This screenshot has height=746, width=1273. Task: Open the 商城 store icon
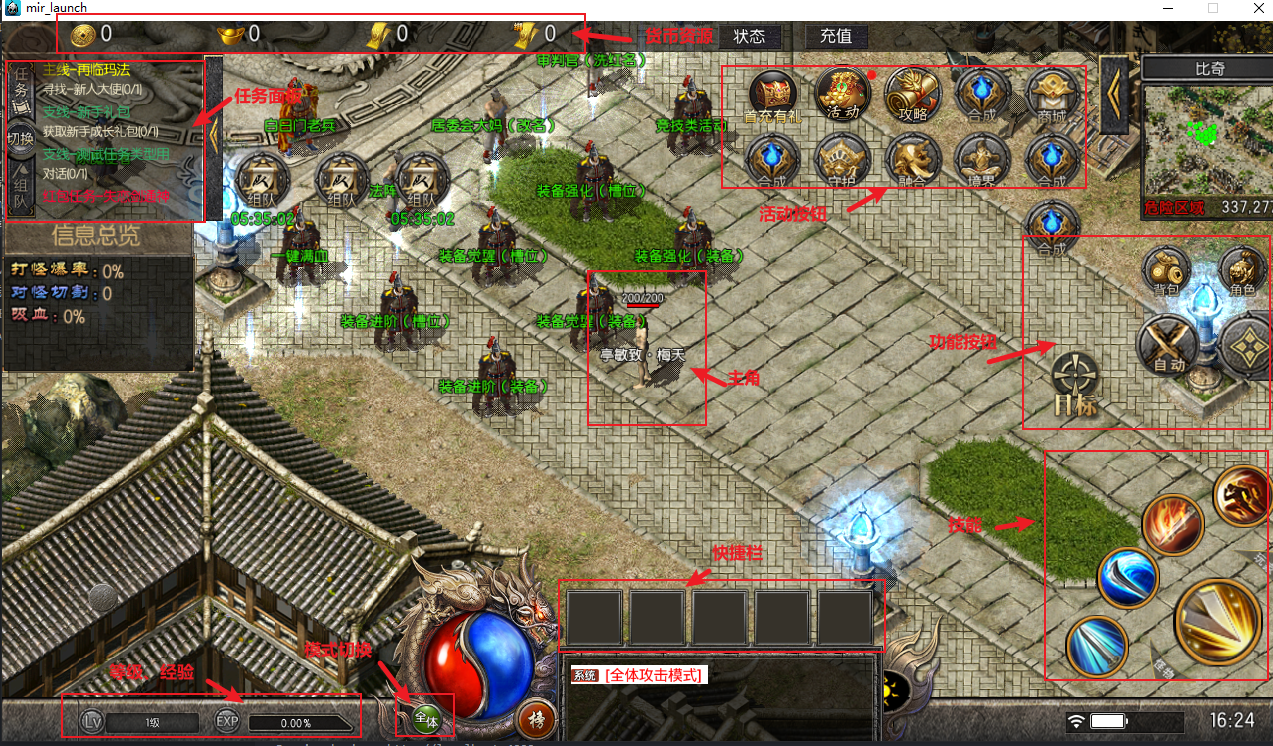tap(1053, 94)
